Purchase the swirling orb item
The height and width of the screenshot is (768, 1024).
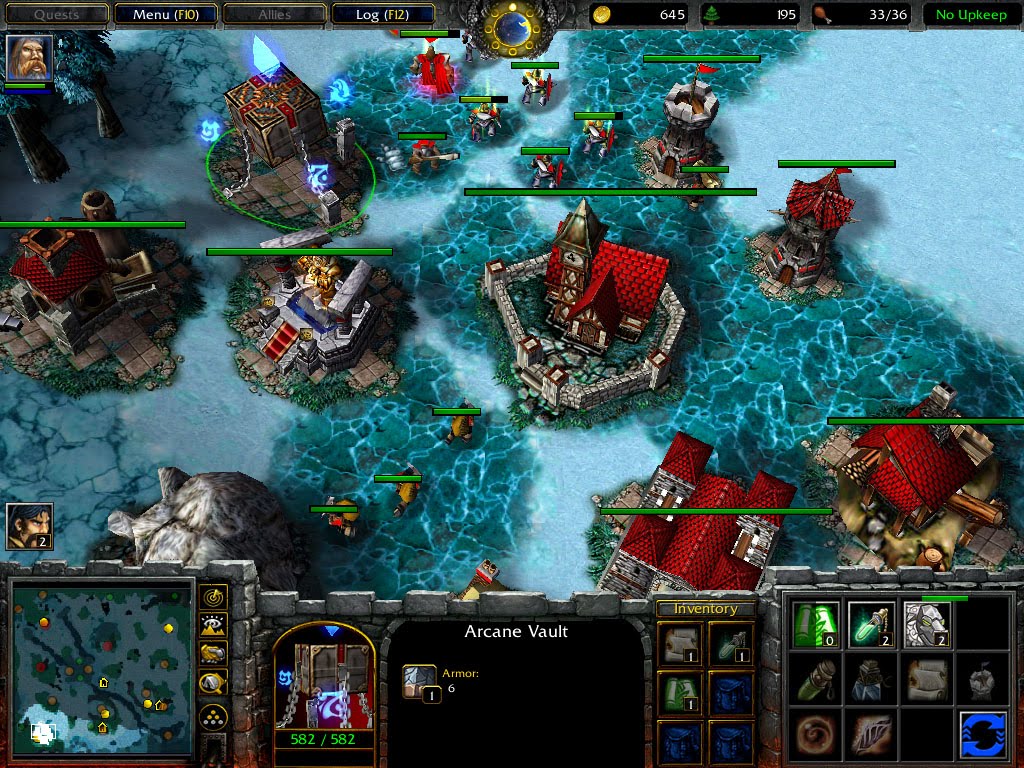(x=815, y=735)
